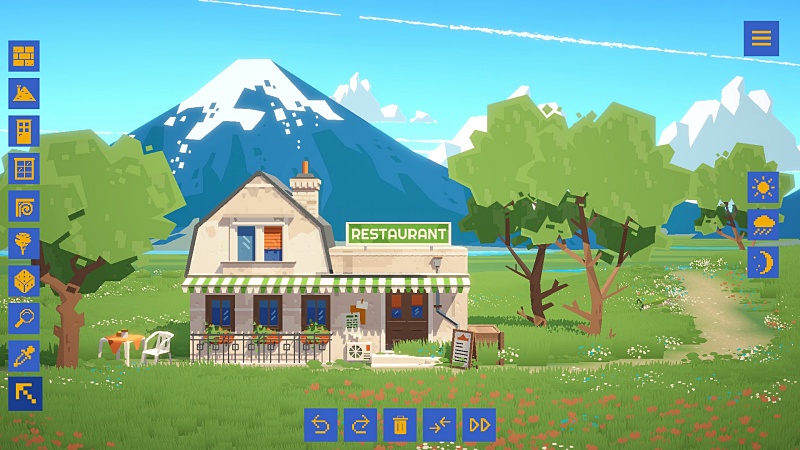Choose the terrain mound tool
This screenshot has height=450, width=800.
click(24, 94)
